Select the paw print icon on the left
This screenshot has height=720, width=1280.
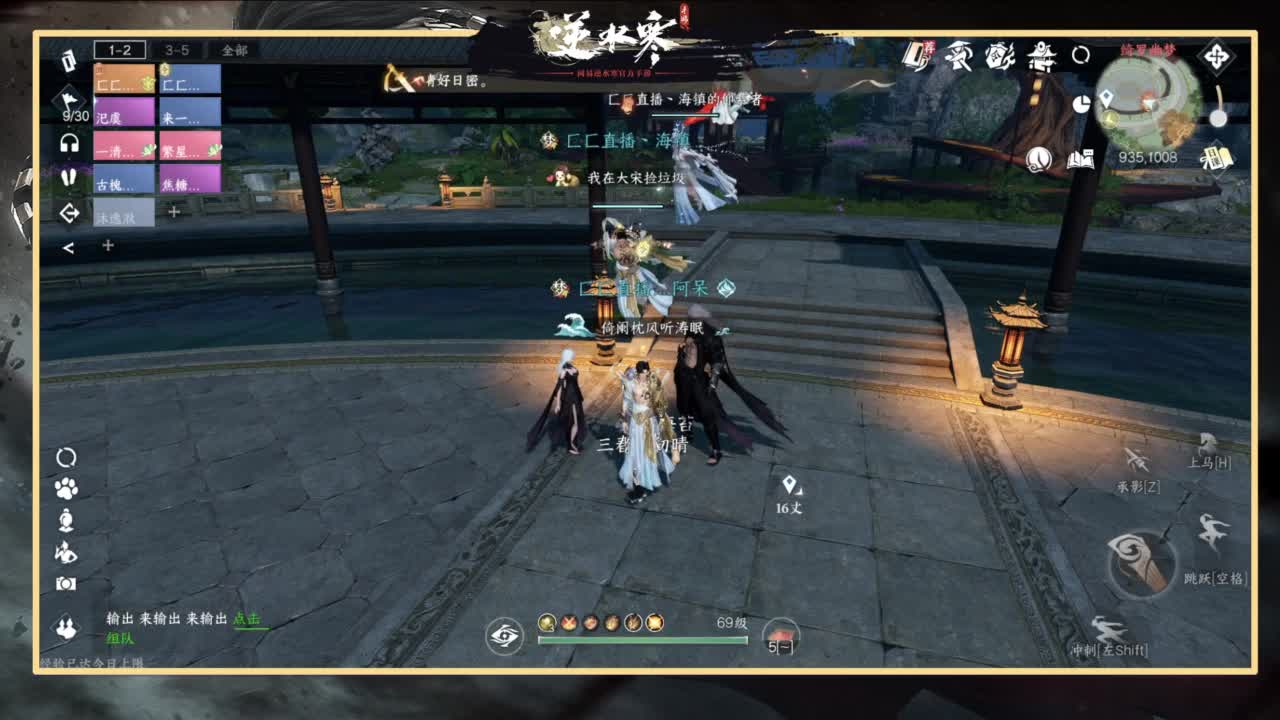point(65,488)
